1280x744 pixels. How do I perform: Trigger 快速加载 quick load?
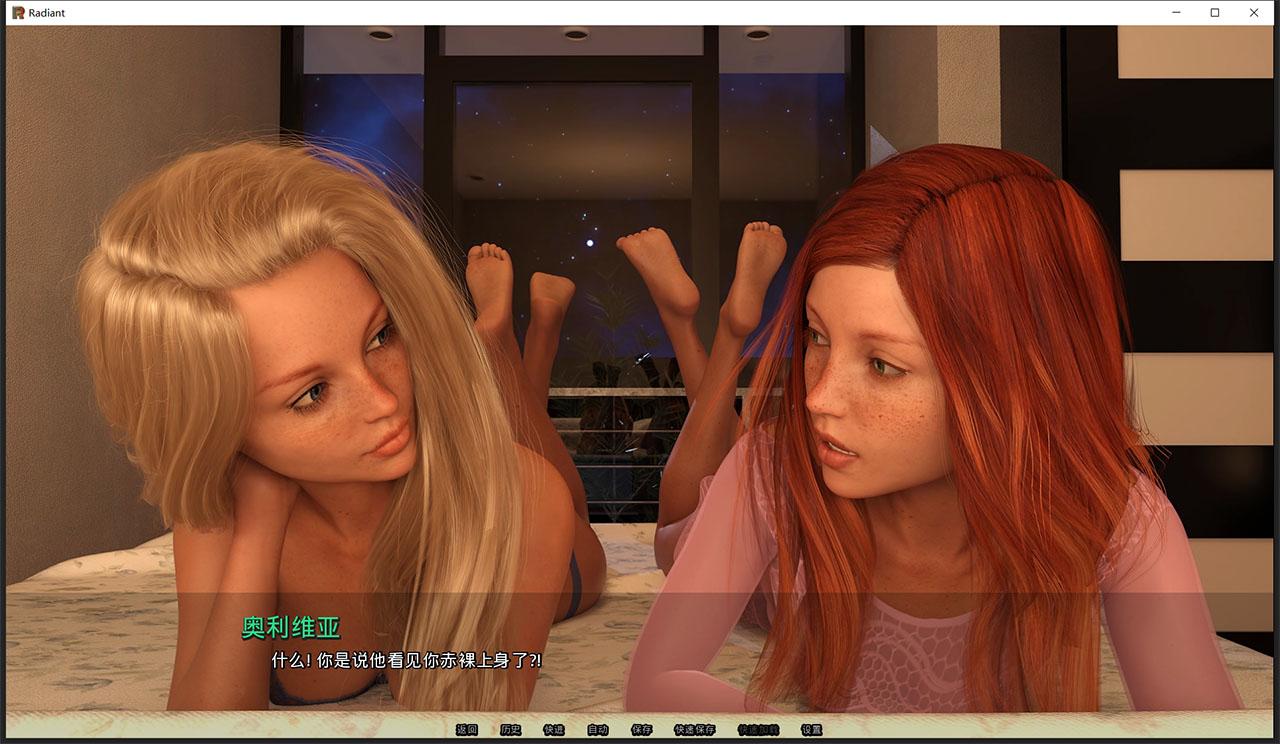[x=757, y=731]
